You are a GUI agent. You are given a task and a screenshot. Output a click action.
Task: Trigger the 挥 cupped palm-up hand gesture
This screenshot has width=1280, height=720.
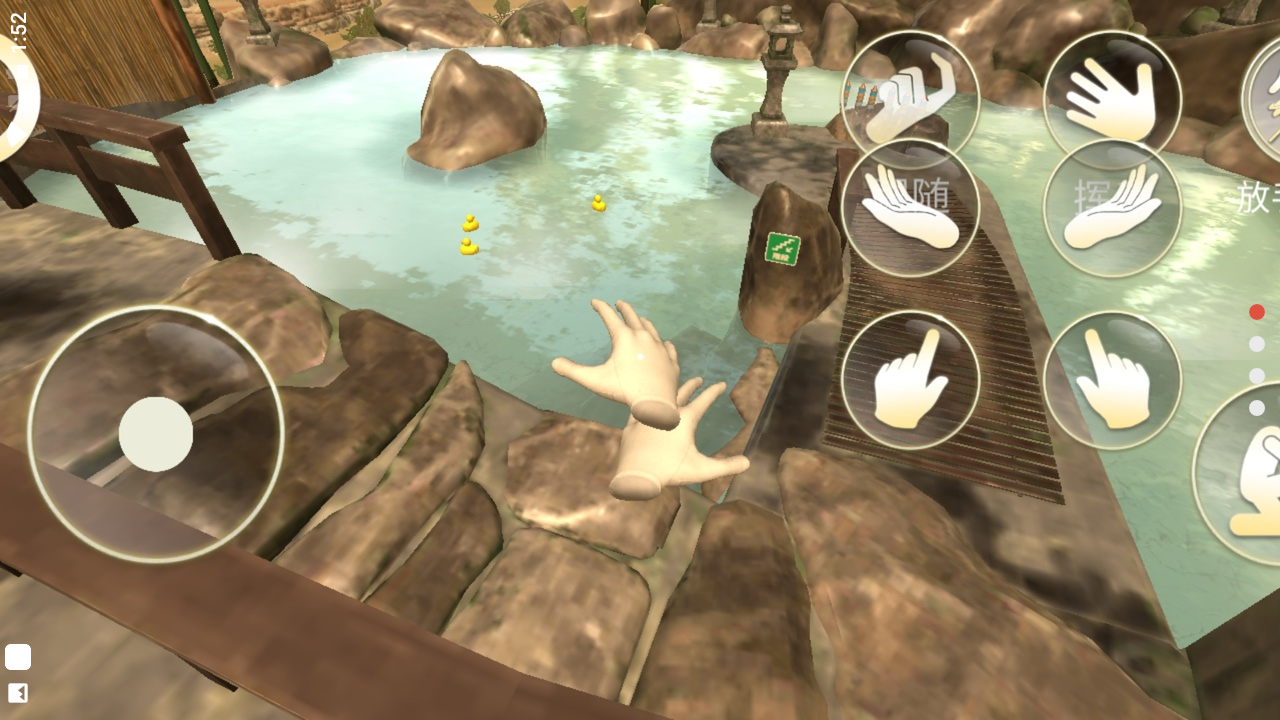pos(1112,208)
